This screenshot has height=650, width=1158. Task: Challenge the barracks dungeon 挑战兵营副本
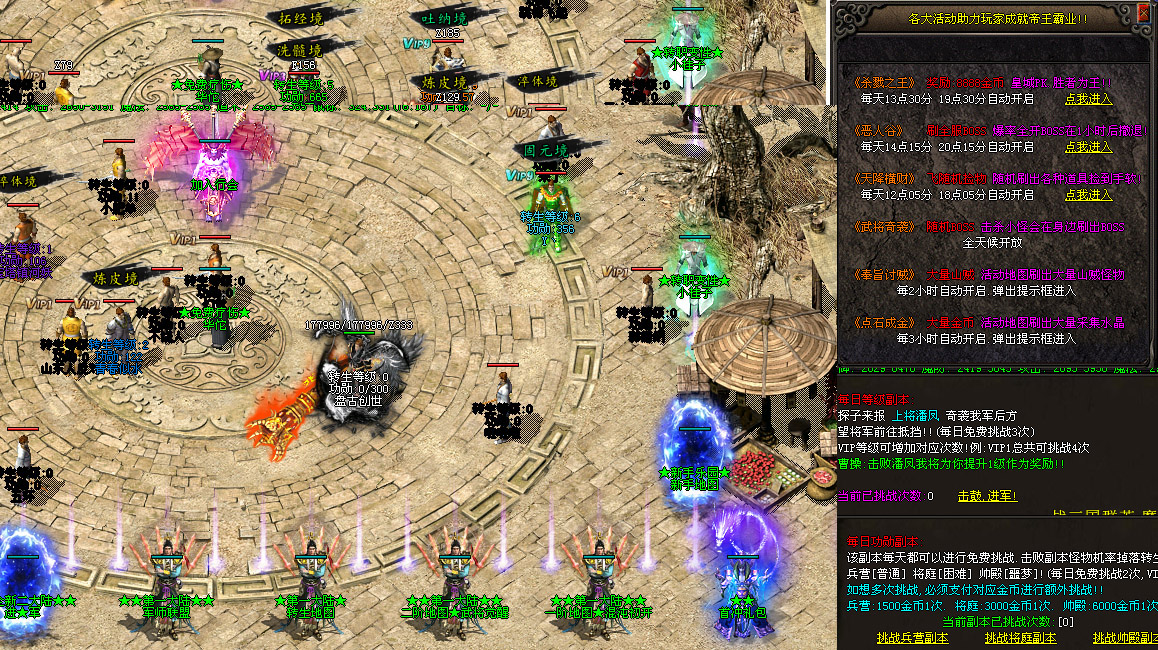[x=912, y=638]
